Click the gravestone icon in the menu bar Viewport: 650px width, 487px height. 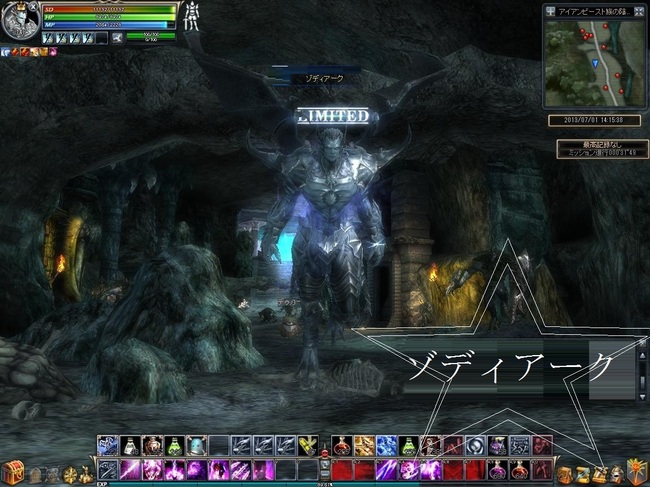36,473
